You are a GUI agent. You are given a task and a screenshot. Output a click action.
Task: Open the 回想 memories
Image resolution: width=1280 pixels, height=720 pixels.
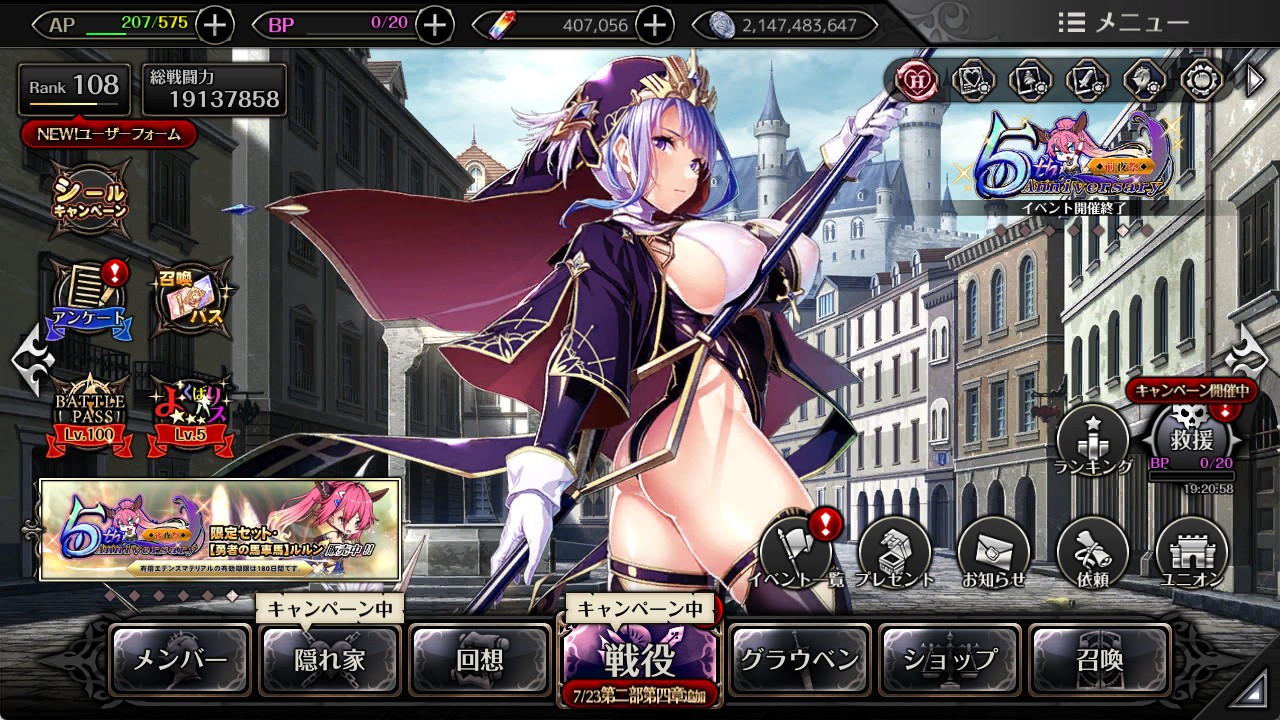[x=480, y=660]
